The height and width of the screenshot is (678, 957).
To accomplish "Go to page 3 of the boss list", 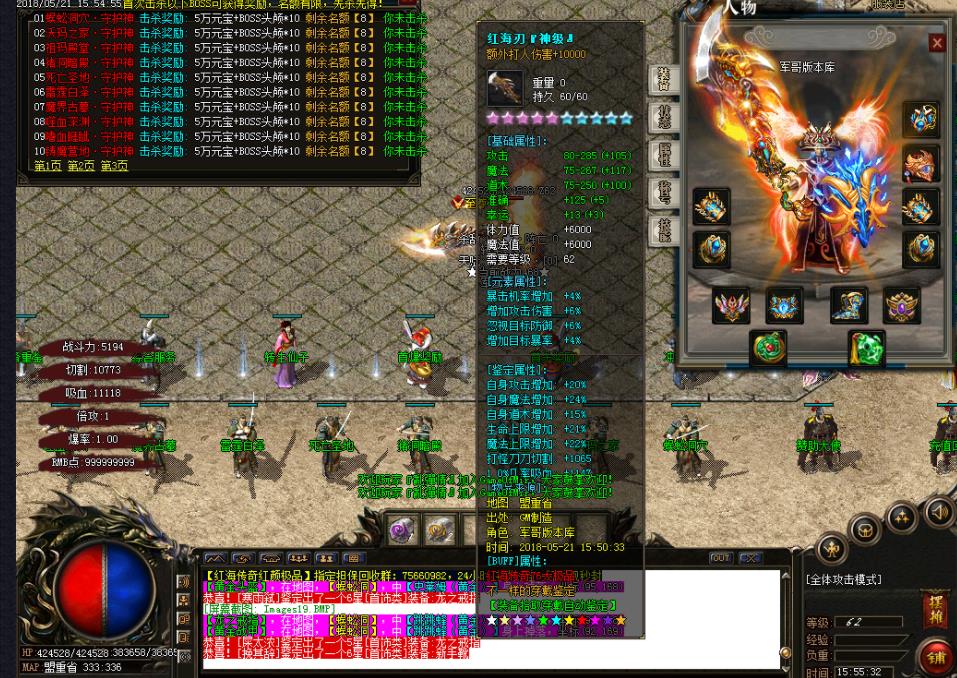I will [x=113, y=166].
